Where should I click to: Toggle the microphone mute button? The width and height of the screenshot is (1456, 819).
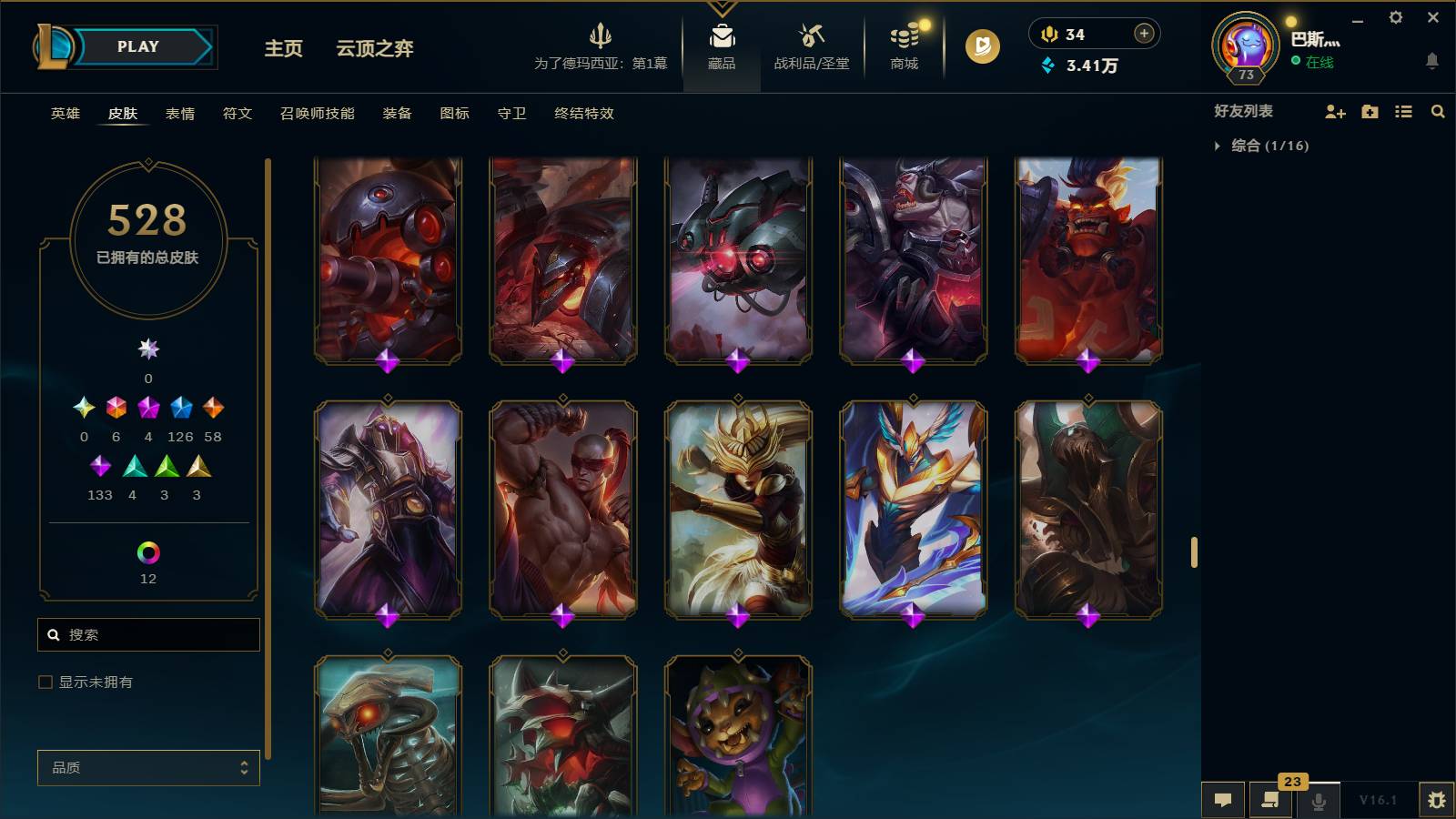click(1318, 800)
